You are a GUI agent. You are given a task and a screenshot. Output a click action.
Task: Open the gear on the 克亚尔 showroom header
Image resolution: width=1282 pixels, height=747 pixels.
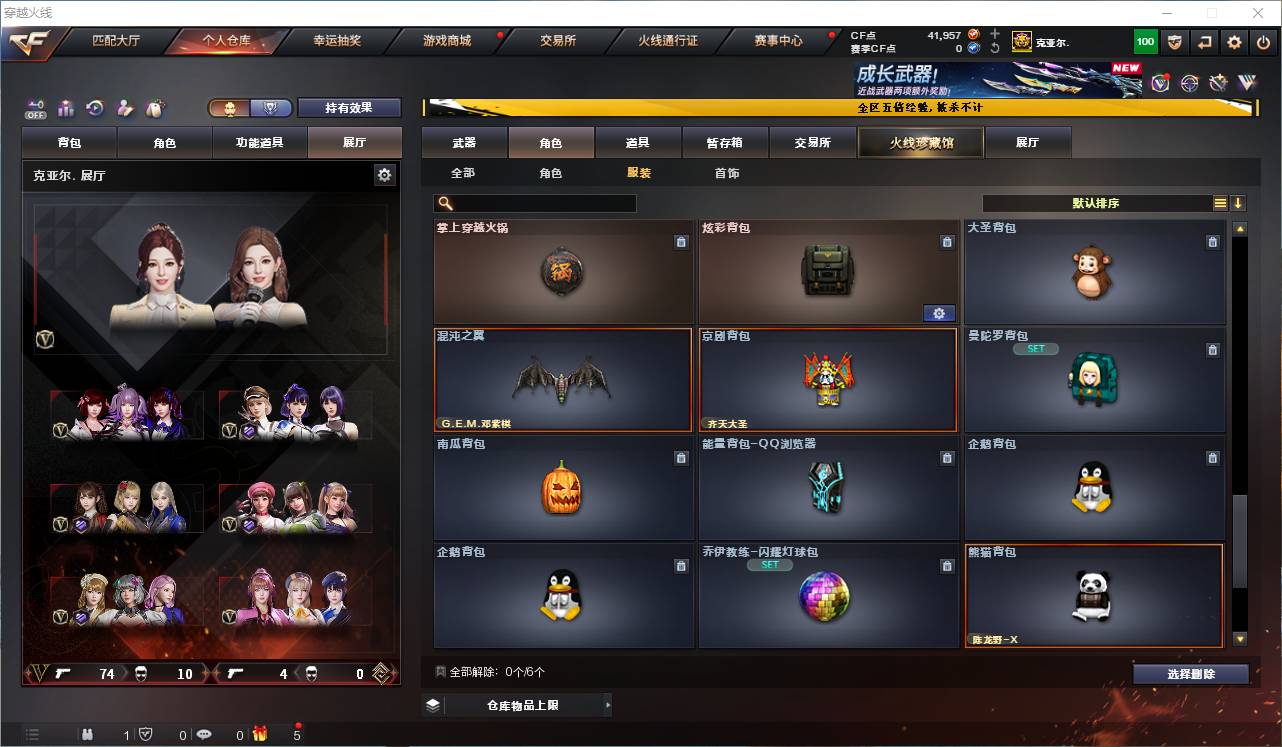click(x=384, y=174)
